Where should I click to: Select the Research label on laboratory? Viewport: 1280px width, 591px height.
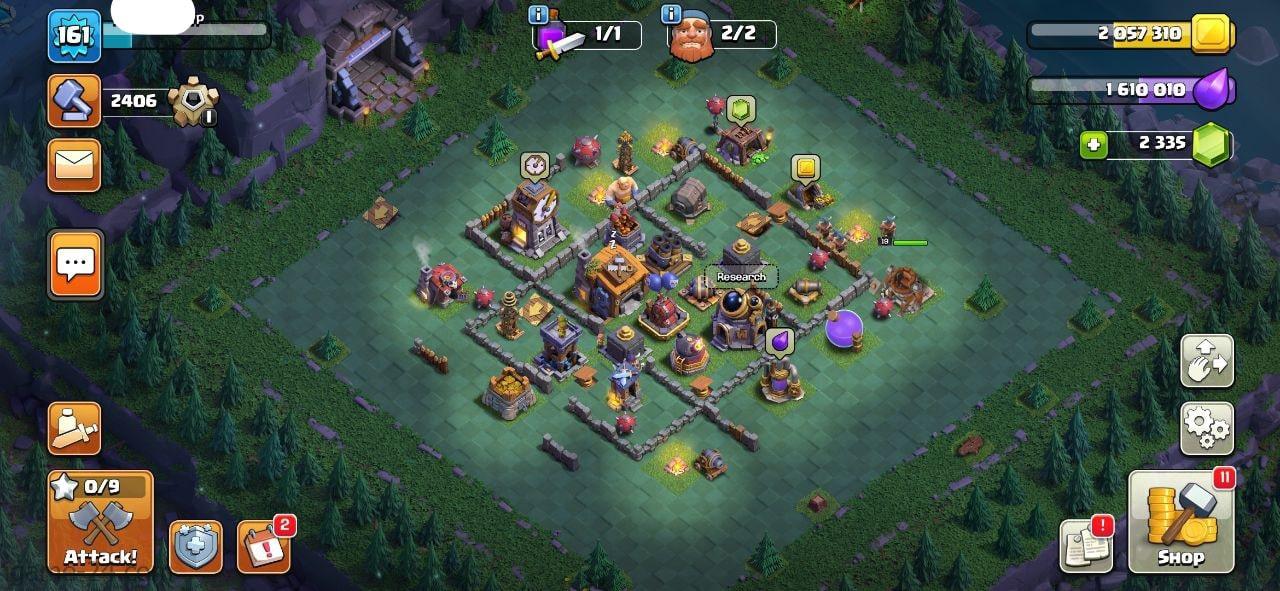741,277
